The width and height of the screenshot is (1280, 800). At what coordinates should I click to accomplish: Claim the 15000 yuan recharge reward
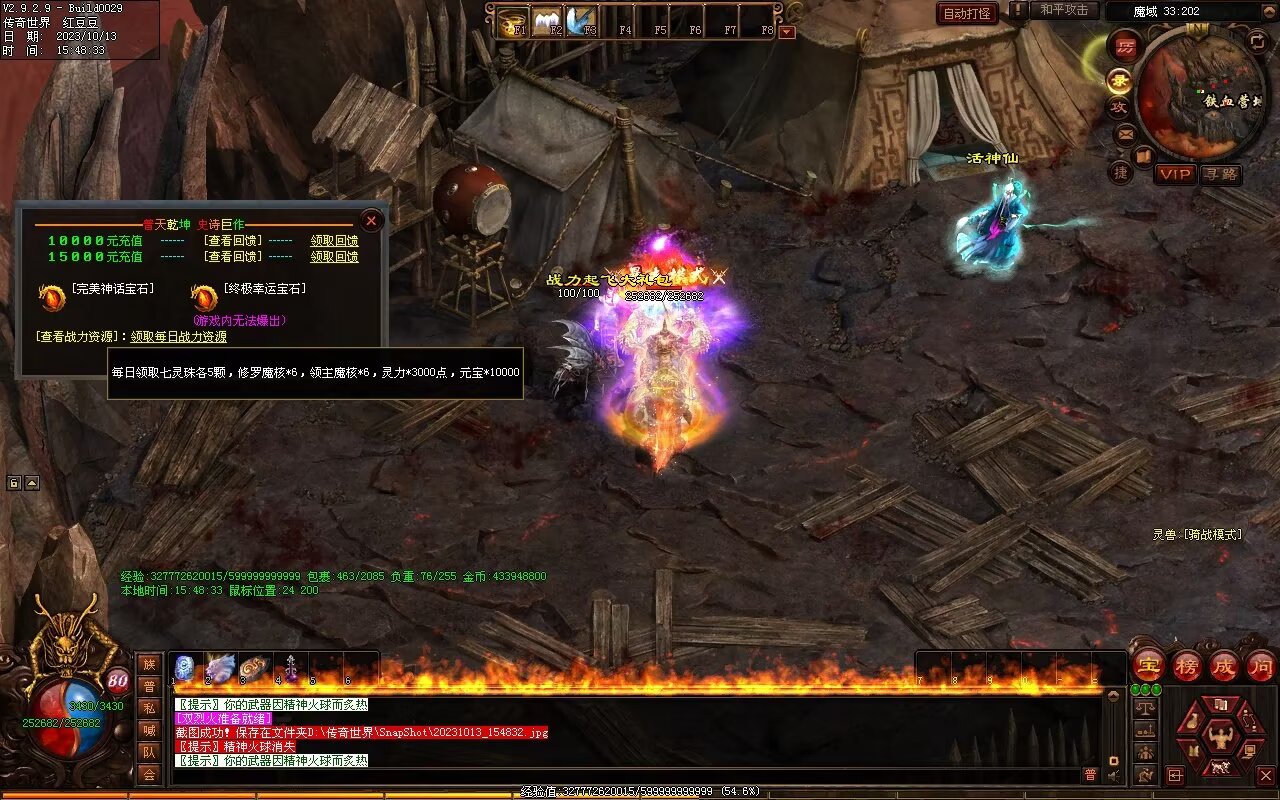(x=334, y=257)
